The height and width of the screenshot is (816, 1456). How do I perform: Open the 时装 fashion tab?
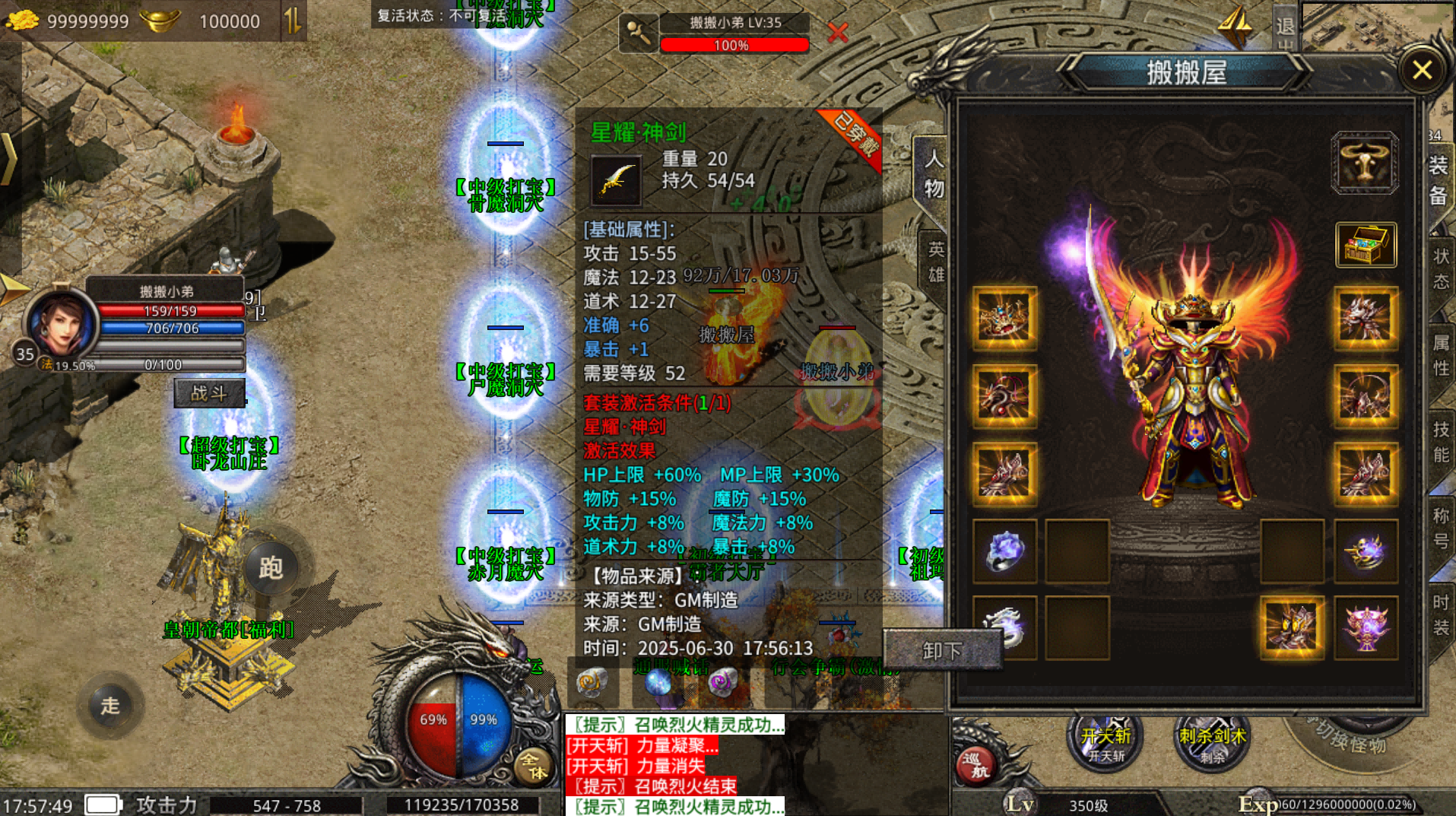(1441, 614)
